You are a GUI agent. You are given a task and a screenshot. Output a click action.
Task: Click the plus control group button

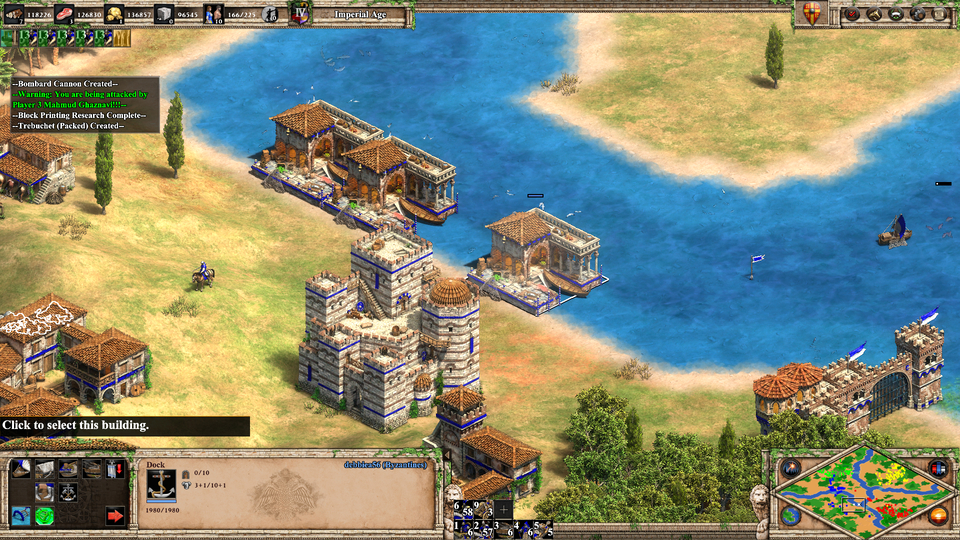(503, 508)
